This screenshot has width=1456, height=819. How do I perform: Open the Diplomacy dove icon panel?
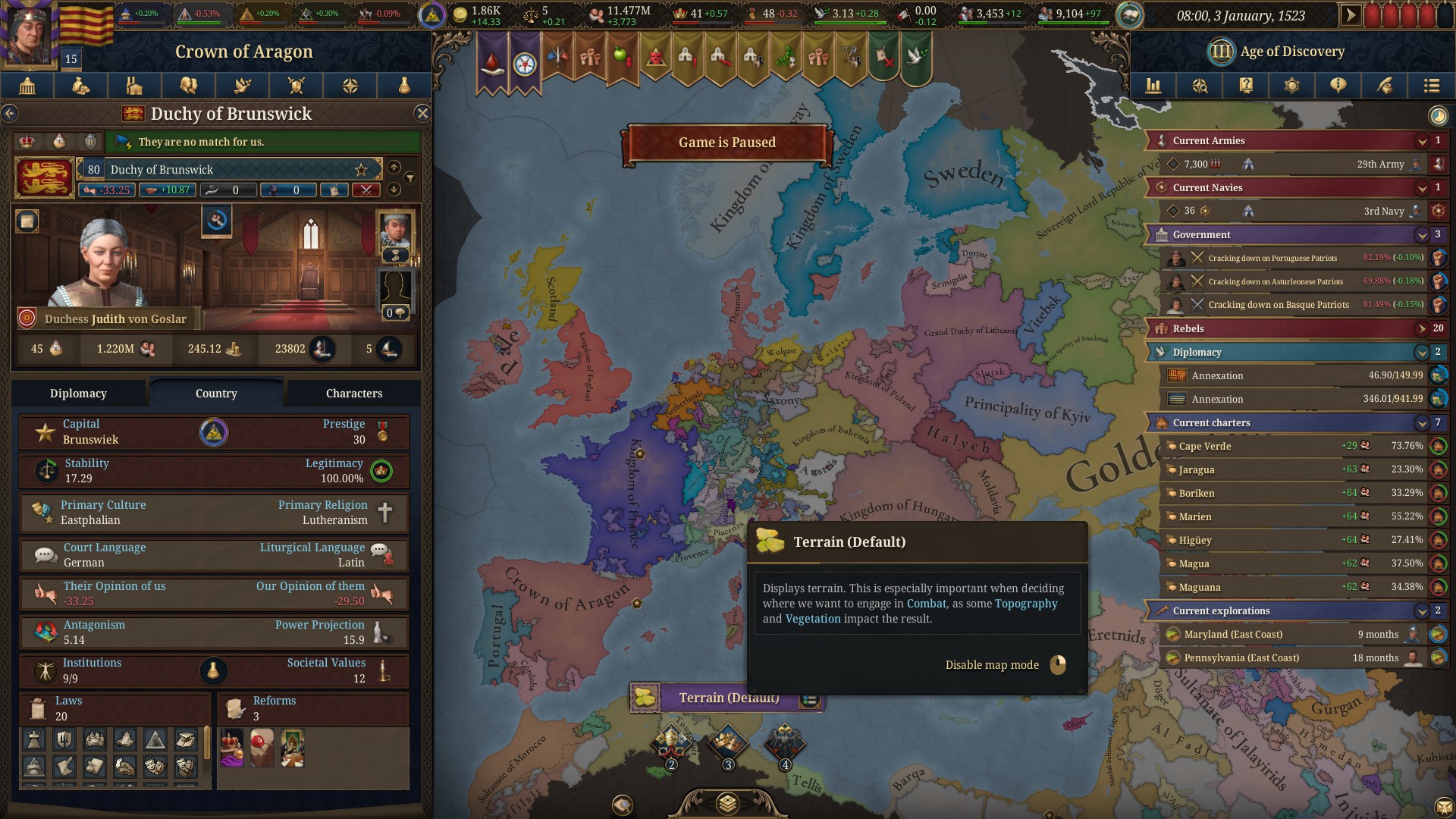click(243, 86)
